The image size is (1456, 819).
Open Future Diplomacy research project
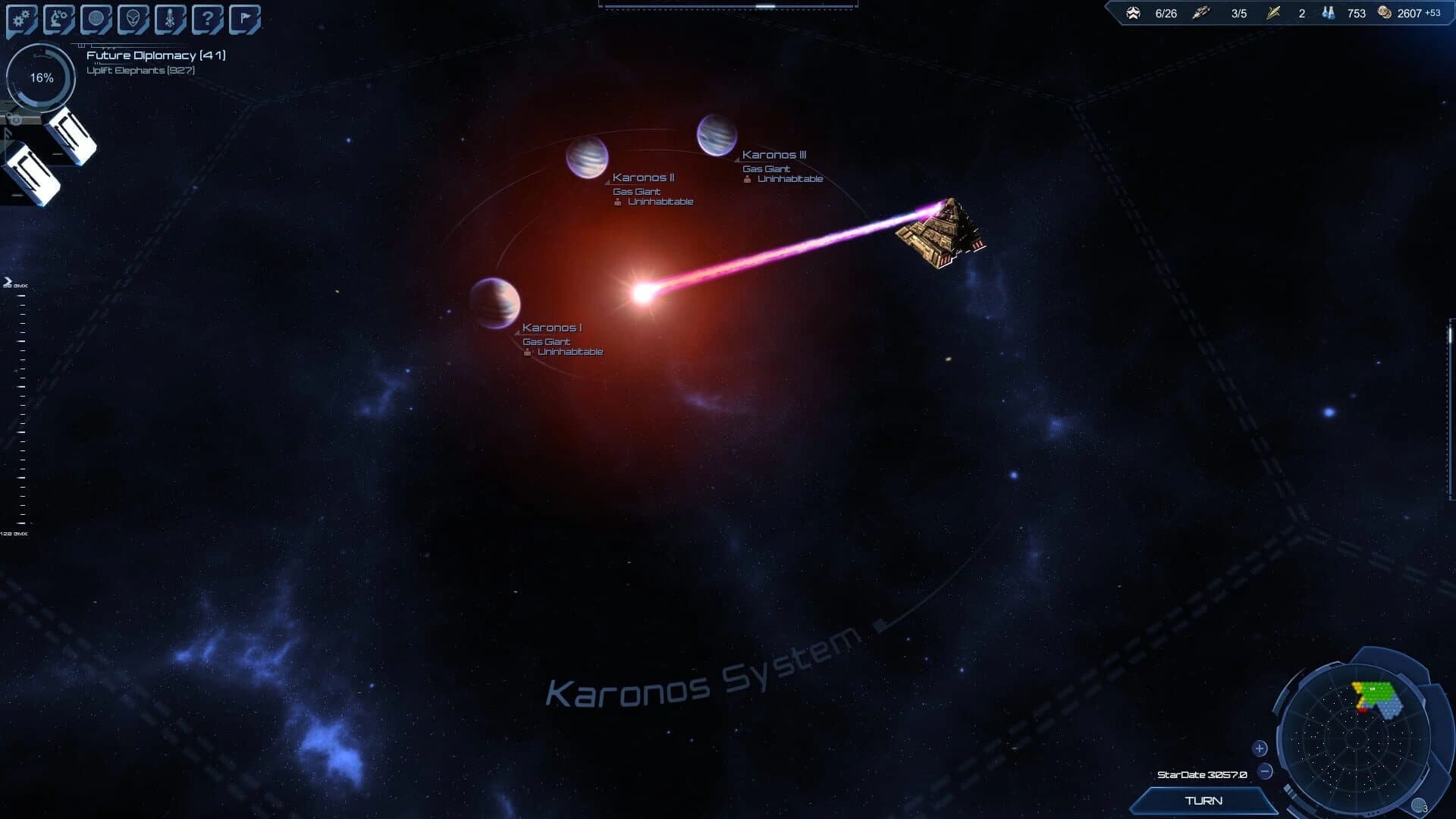(x=156, y=55)
